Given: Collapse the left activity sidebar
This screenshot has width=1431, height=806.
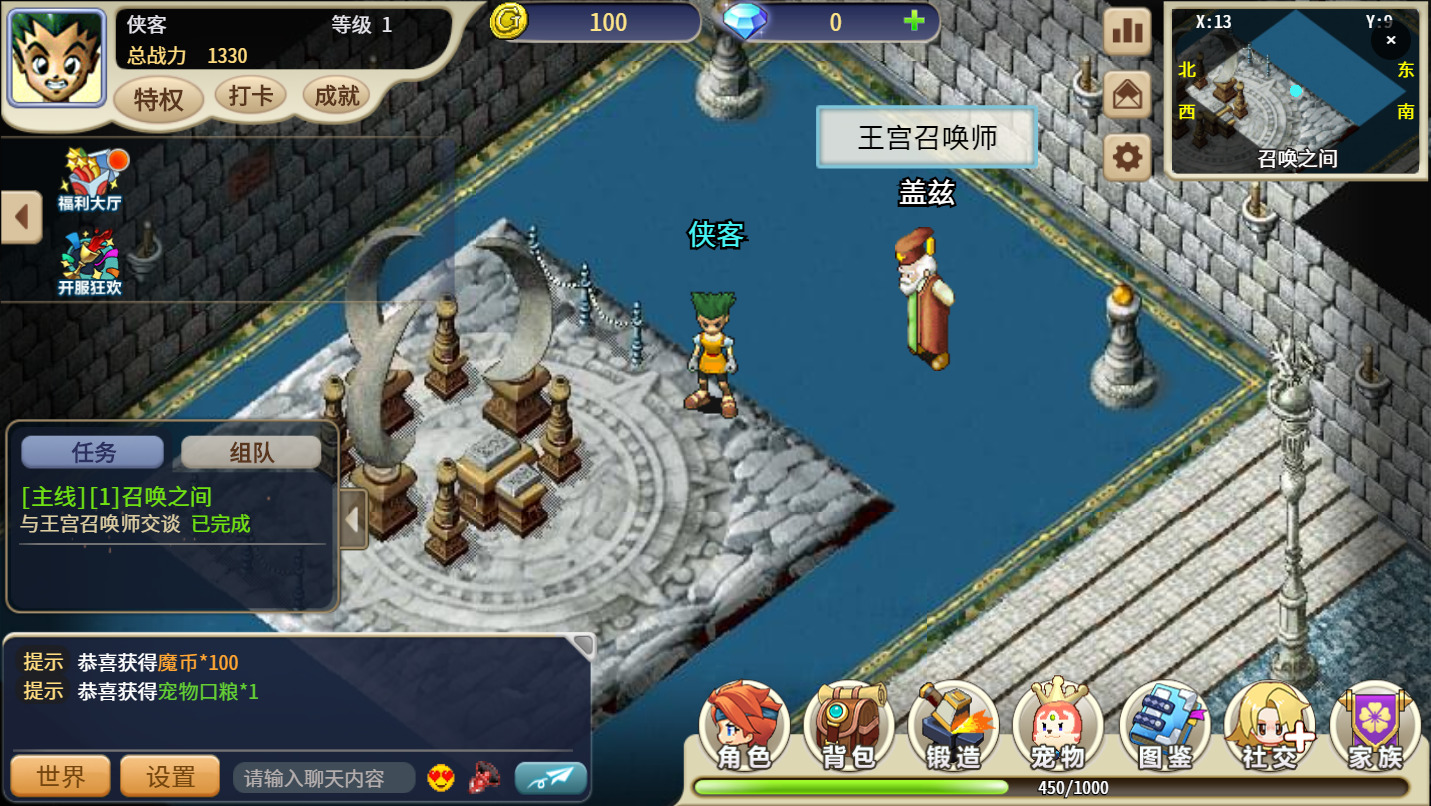Looking at the screenshot, I should tap(20, 216).
